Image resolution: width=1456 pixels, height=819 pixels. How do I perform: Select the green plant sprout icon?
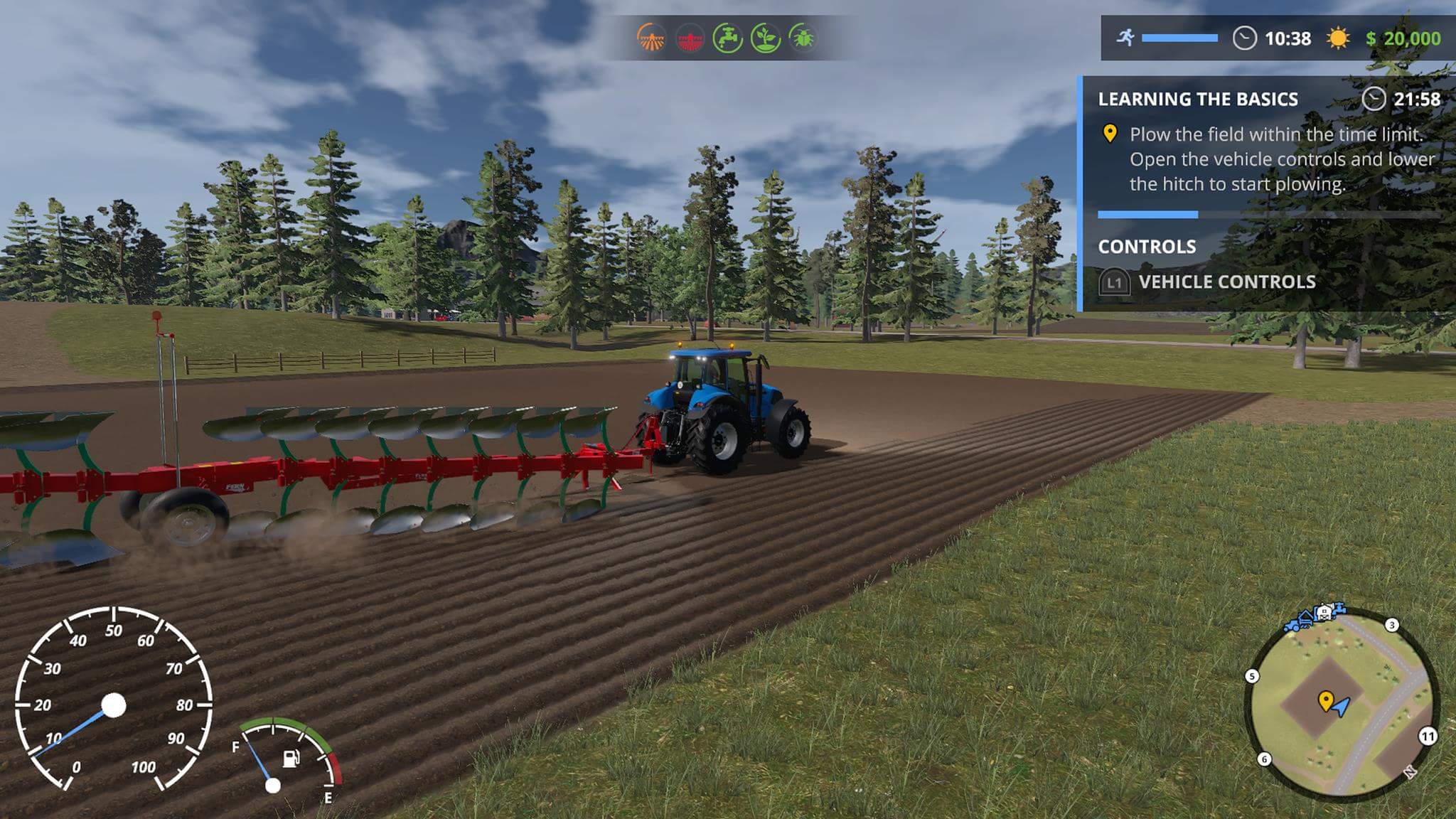coord(766,38)
